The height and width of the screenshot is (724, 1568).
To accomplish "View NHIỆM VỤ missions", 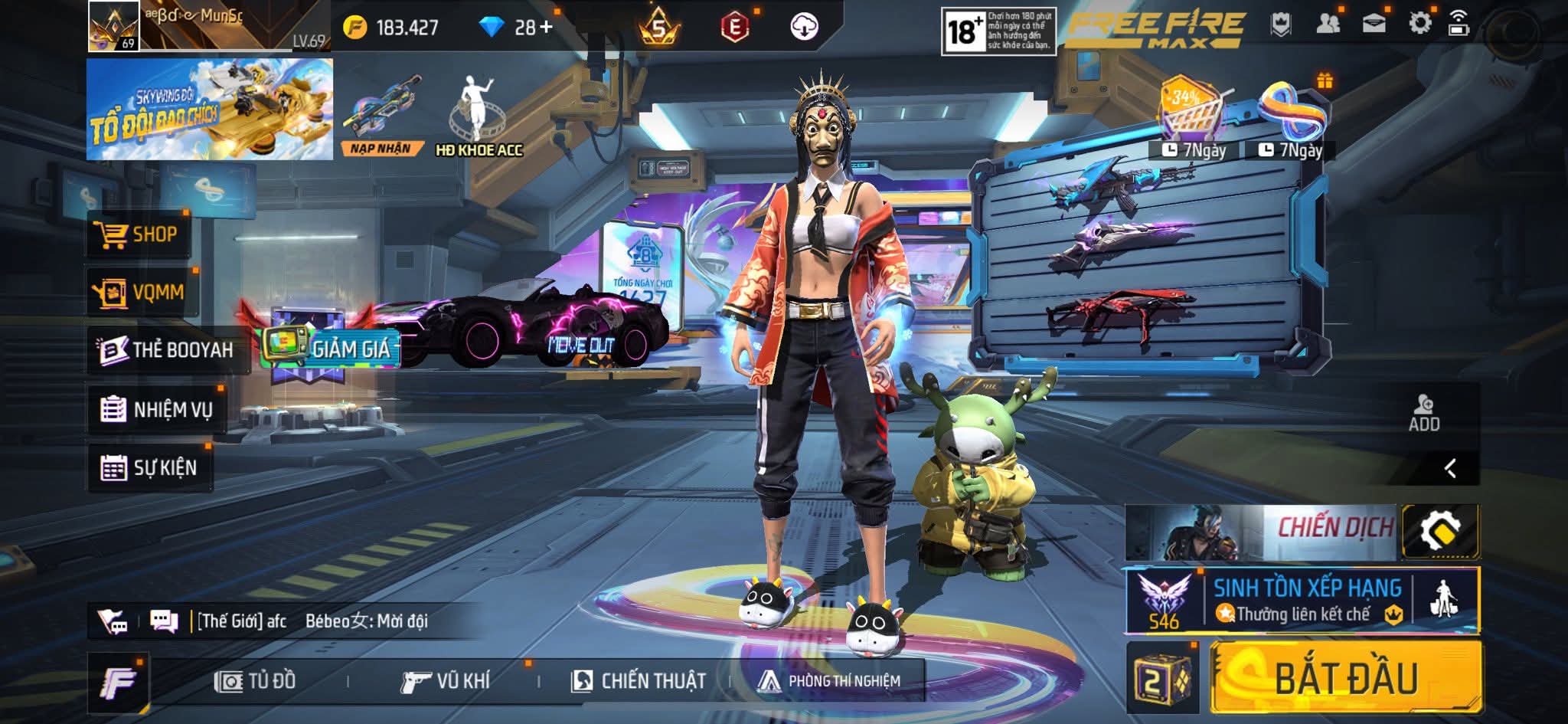I will [157, 409].
